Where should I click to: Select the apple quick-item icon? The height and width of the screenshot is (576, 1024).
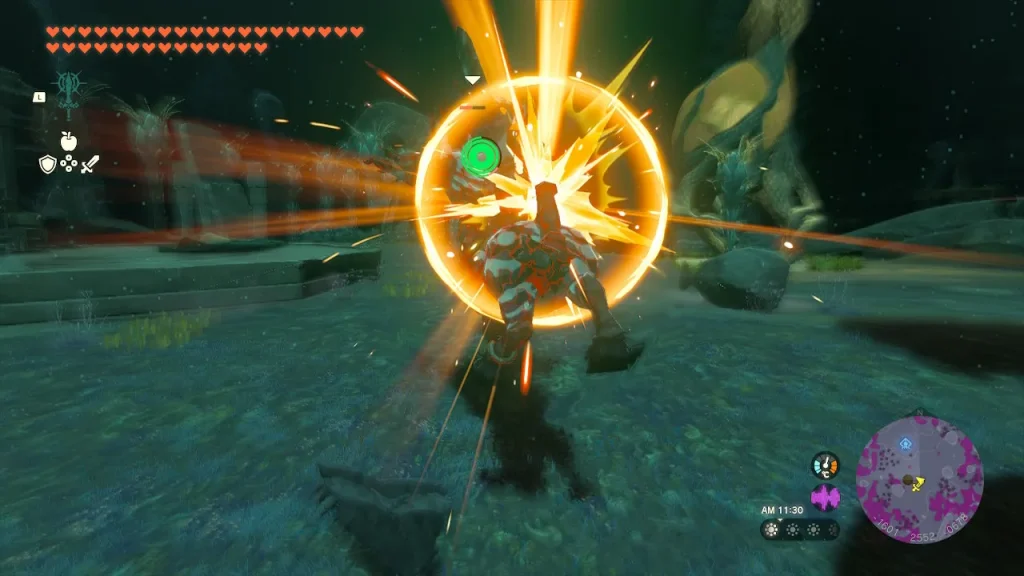(68, 141)
